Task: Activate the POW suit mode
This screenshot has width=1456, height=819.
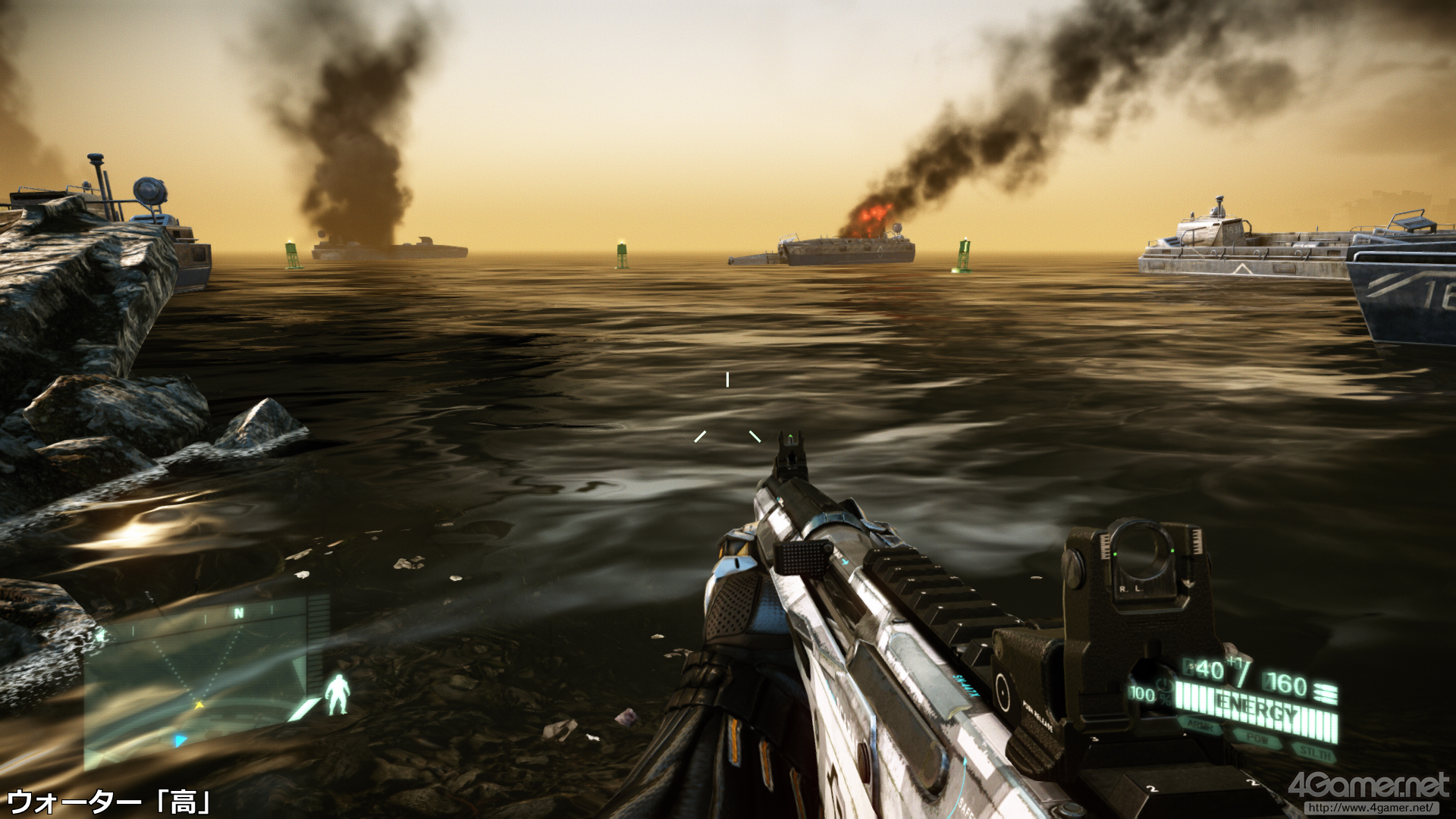Action: [x=1257, y=739]
